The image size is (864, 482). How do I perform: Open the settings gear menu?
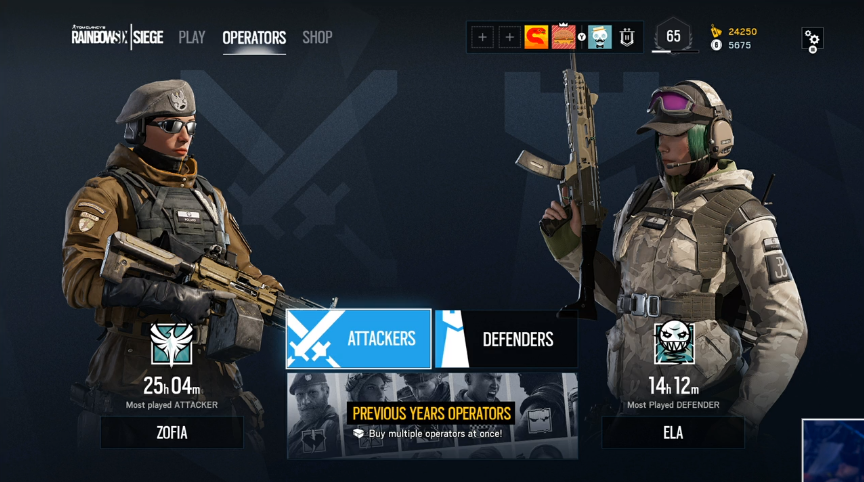[812, 40]
